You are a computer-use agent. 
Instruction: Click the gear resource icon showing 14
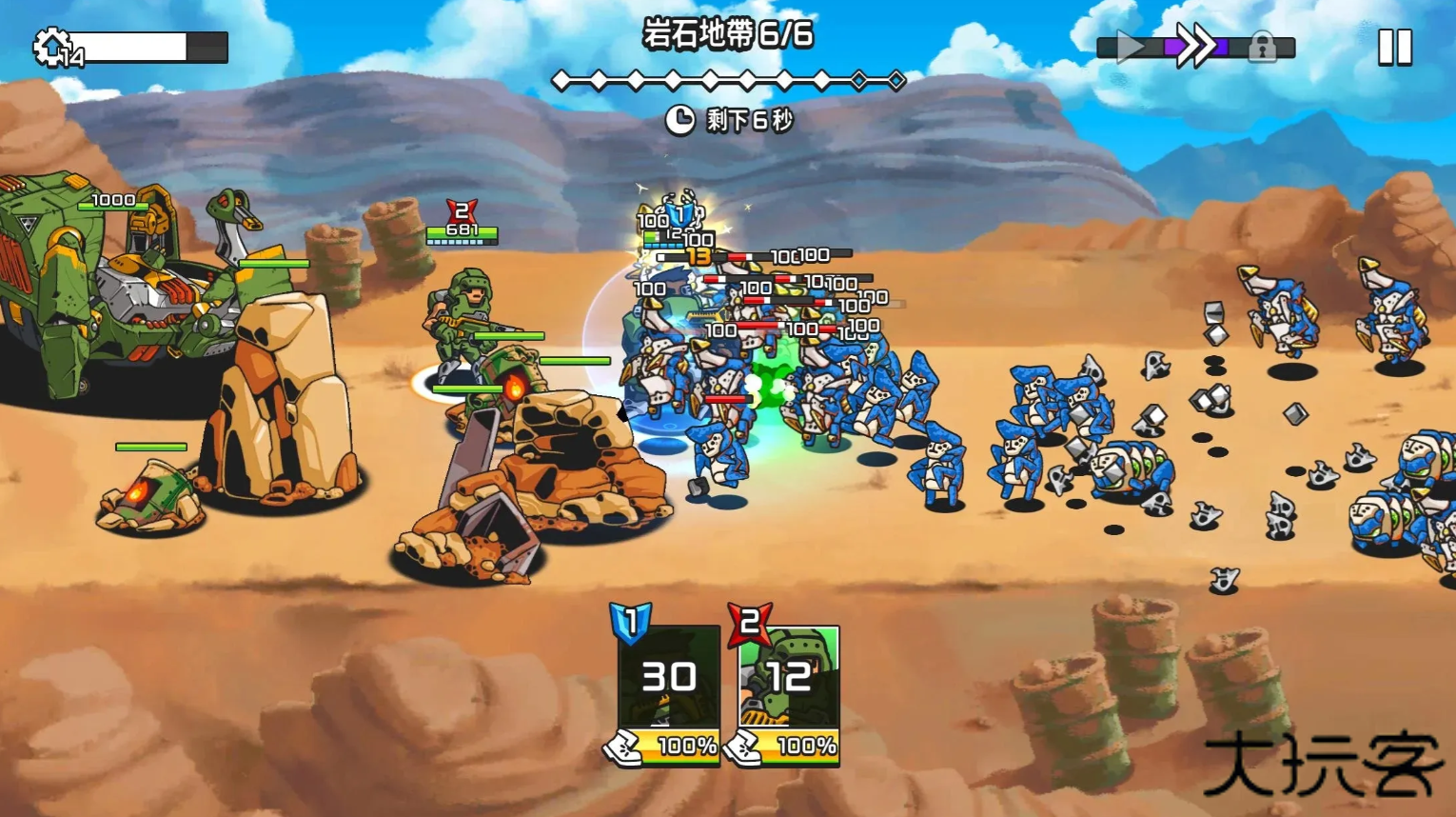52,44
